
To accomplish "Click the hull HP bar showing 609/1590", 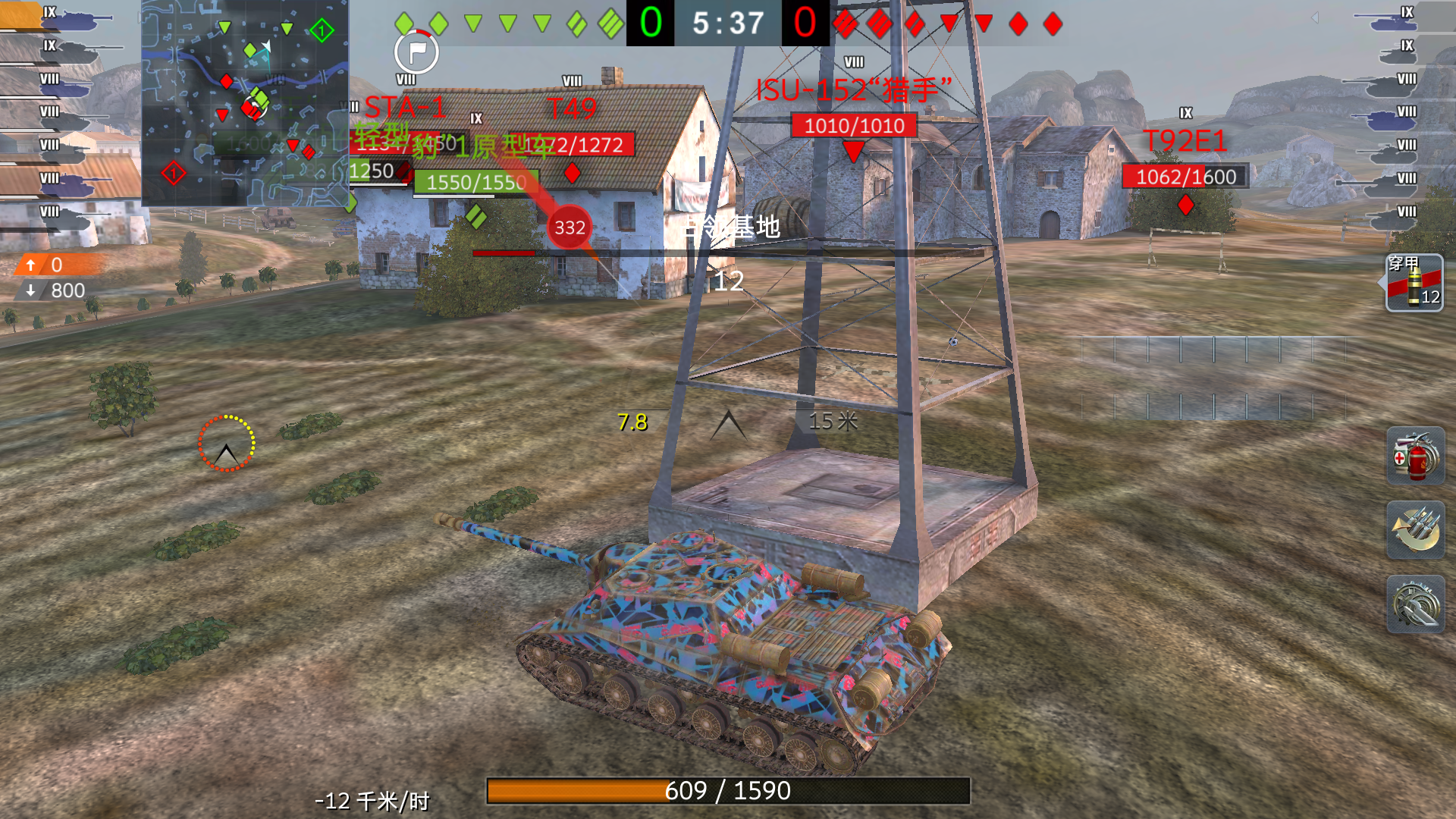I will coord(728,791).
